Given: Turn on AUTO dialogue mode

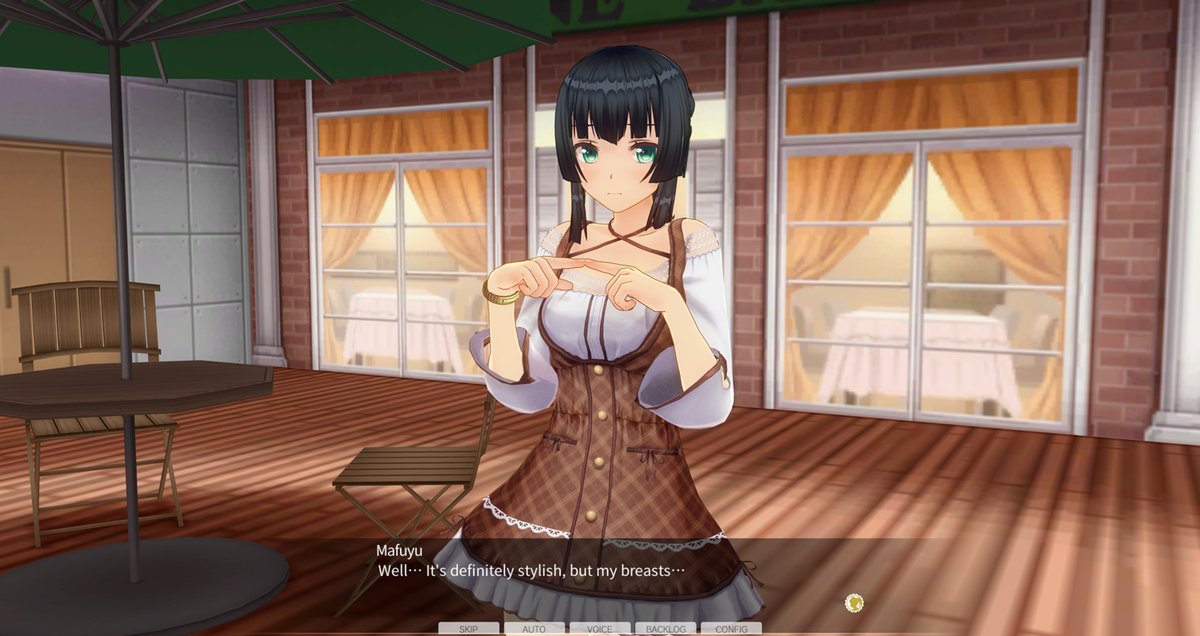Looking at the screenshot, I should [534, 629].
